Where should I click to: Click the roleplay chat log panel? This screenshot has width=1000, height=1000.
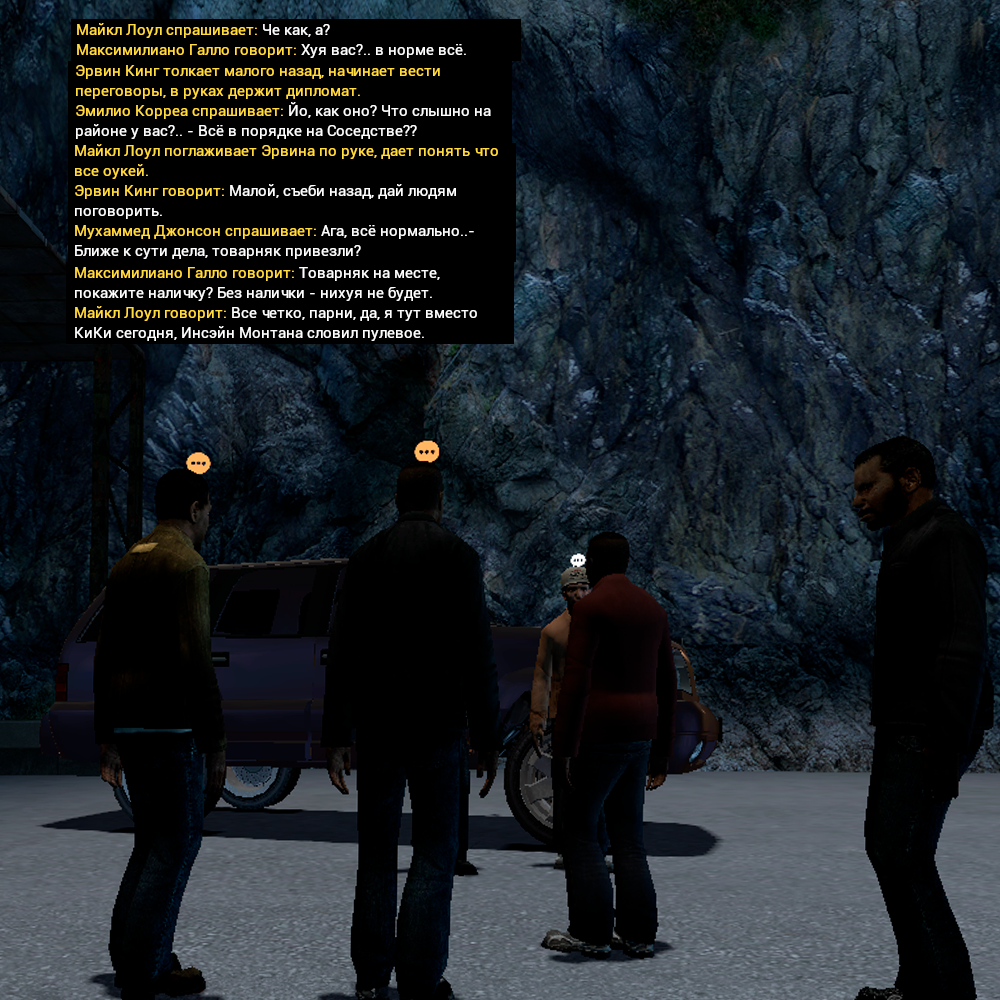(x=293, y=182)
